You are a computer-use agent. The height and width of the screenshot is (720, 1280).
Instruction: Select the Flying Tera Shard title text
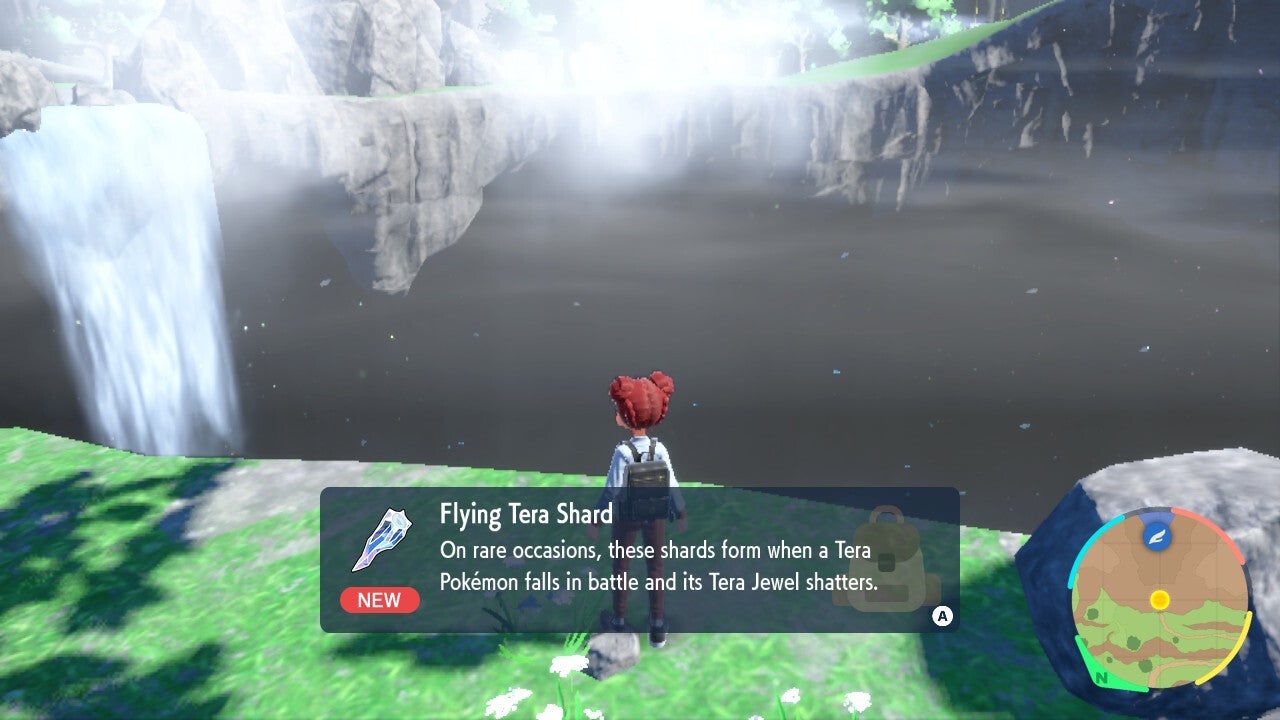click(525, 513)
